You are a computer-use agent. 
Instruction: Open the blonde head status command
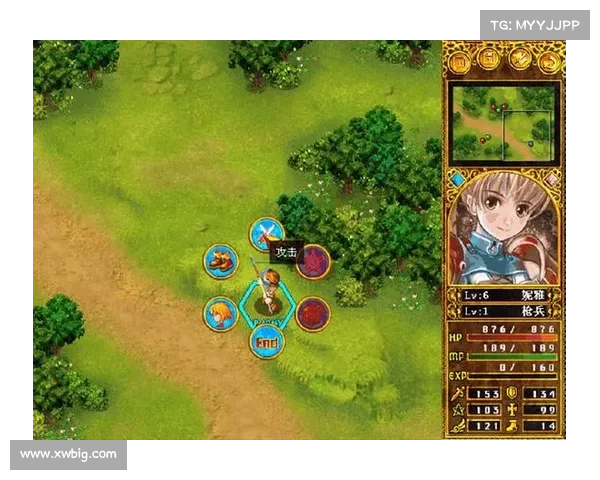220,313
